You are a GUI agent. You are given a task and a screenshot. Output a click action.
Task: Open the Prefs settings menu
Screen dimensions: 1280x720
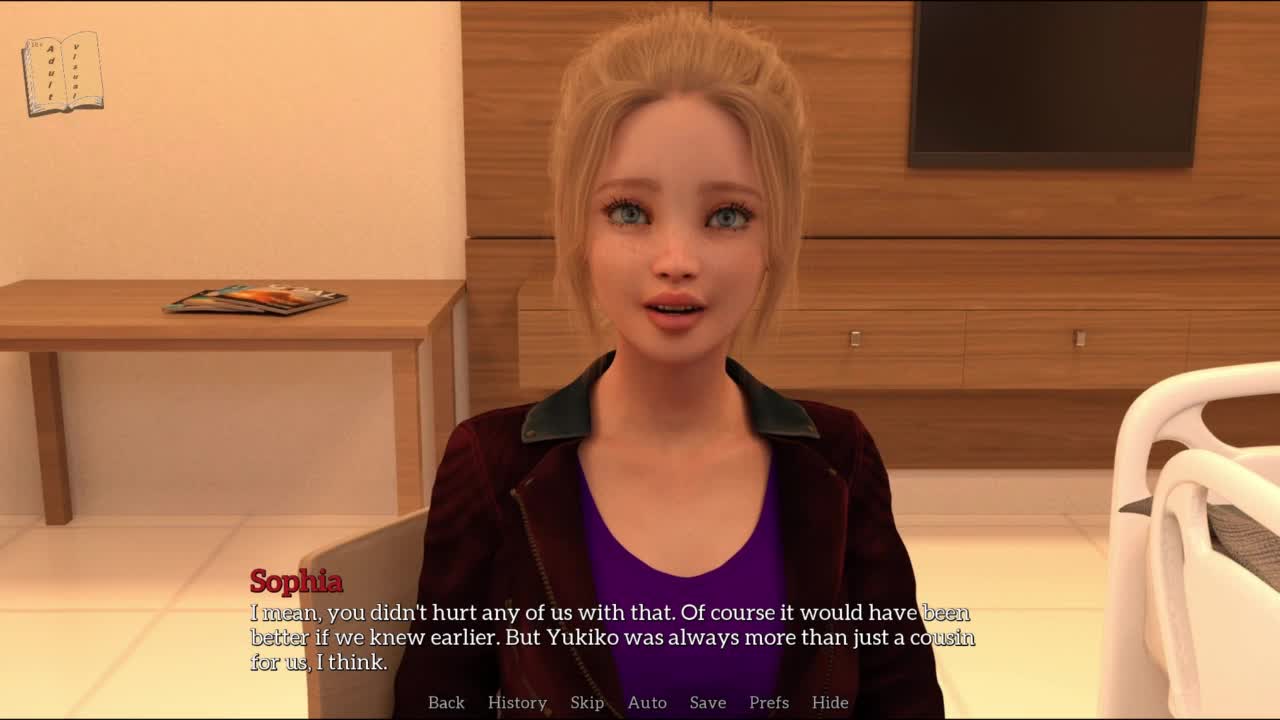point(769,702)
